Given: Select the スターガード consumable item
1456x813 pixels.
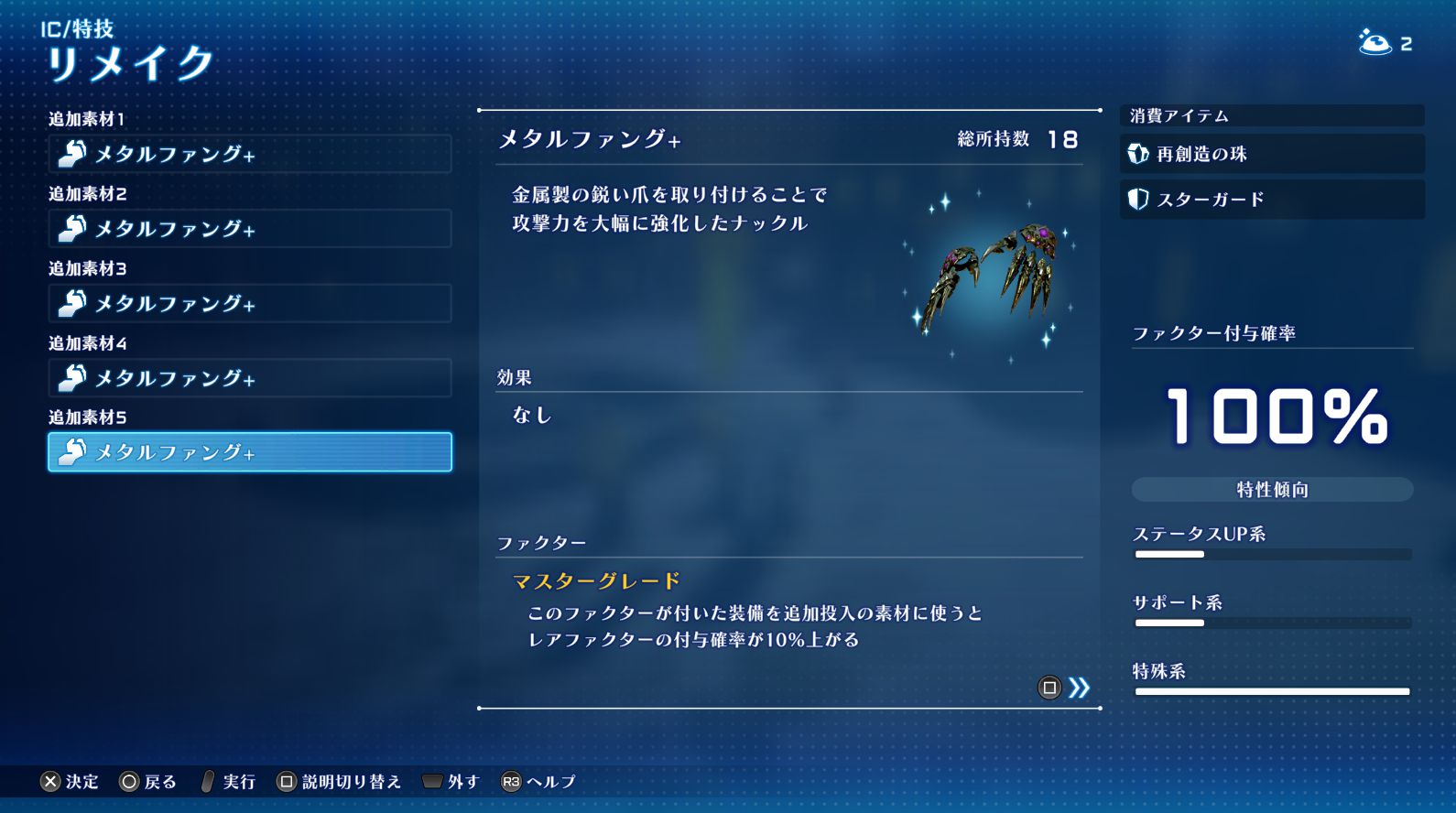Looking at the screenshot, I should point(1271,200).
